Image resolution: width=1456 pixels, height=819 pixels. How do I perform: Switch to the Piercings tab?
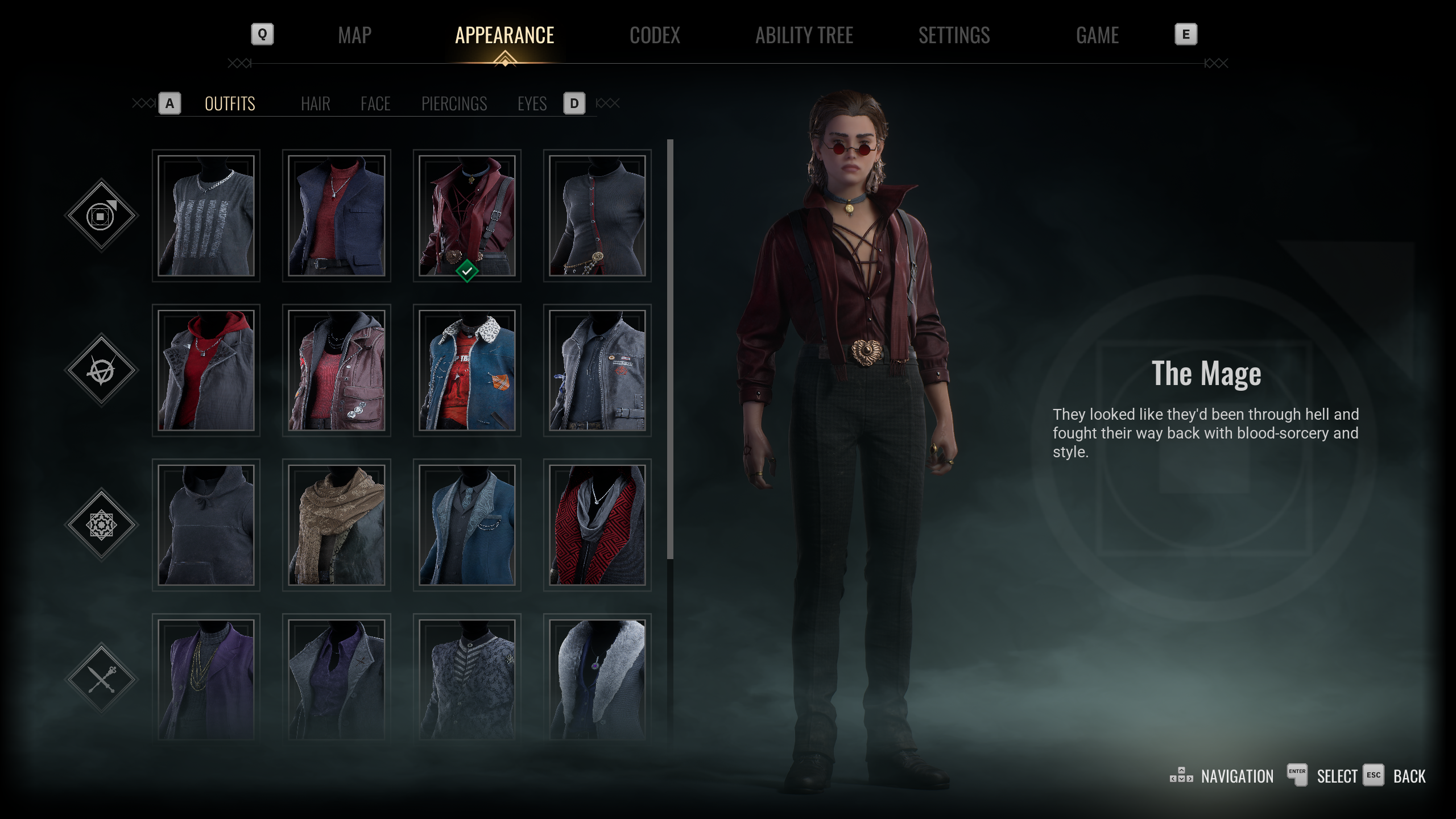(454, 104)
